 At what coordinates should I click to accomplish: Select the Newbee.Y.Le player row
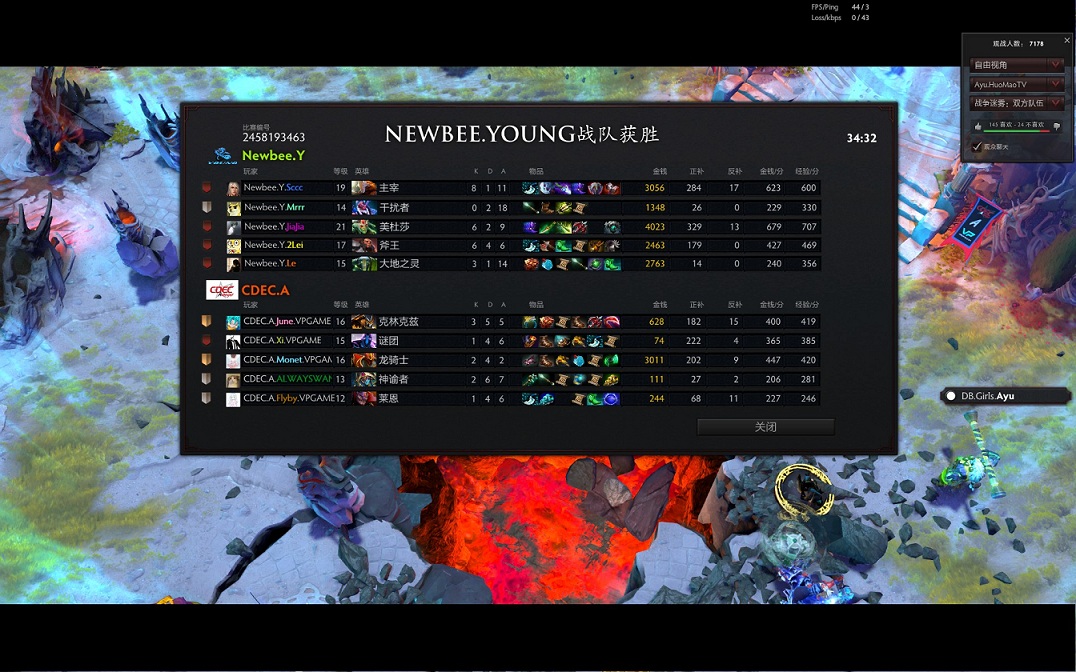tap(270, 264)
